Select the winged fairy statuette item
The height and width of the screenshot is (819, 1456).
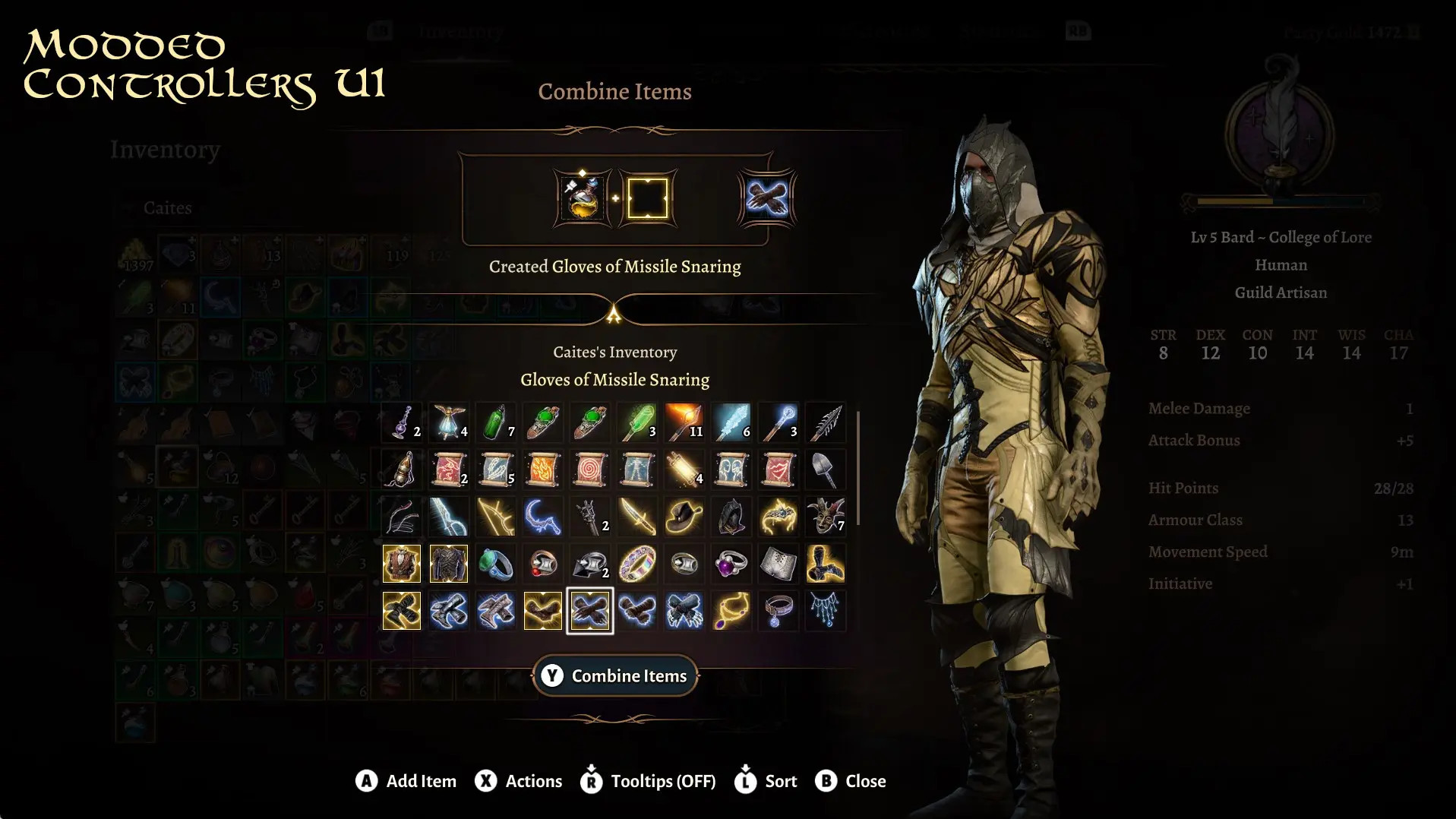tap(448, 422)
